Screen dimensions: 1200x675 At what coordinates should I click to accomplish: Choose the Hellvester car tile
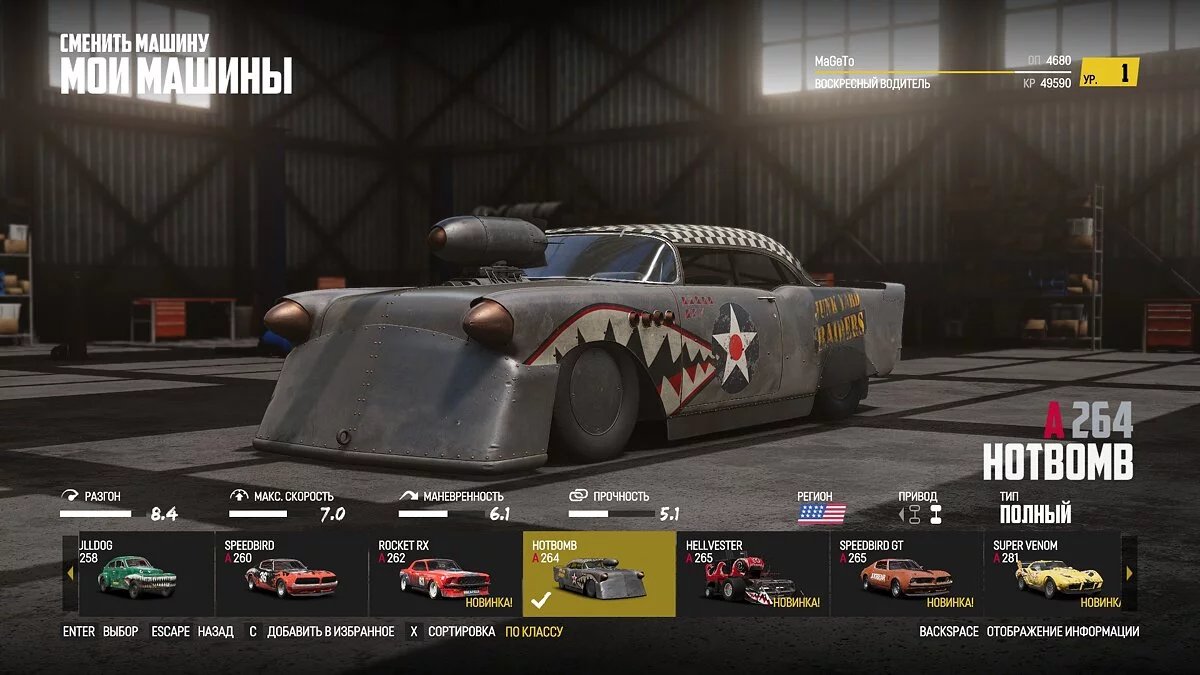[x=752, y=575]
